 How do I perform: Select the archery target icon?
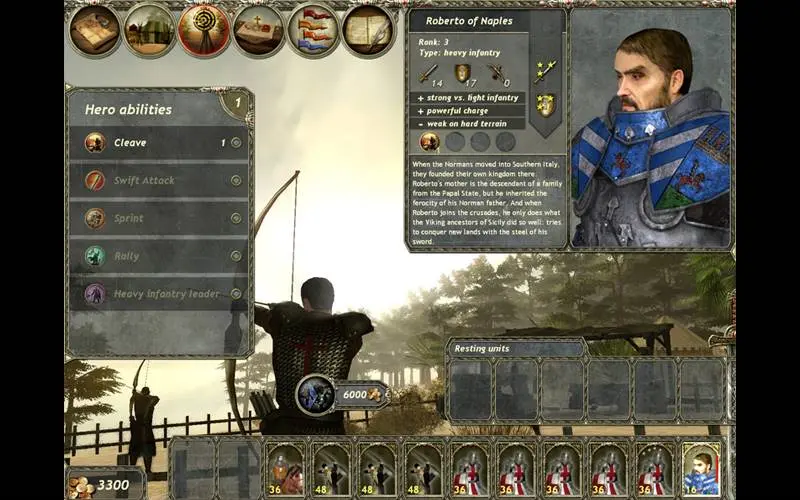[204, 31]
